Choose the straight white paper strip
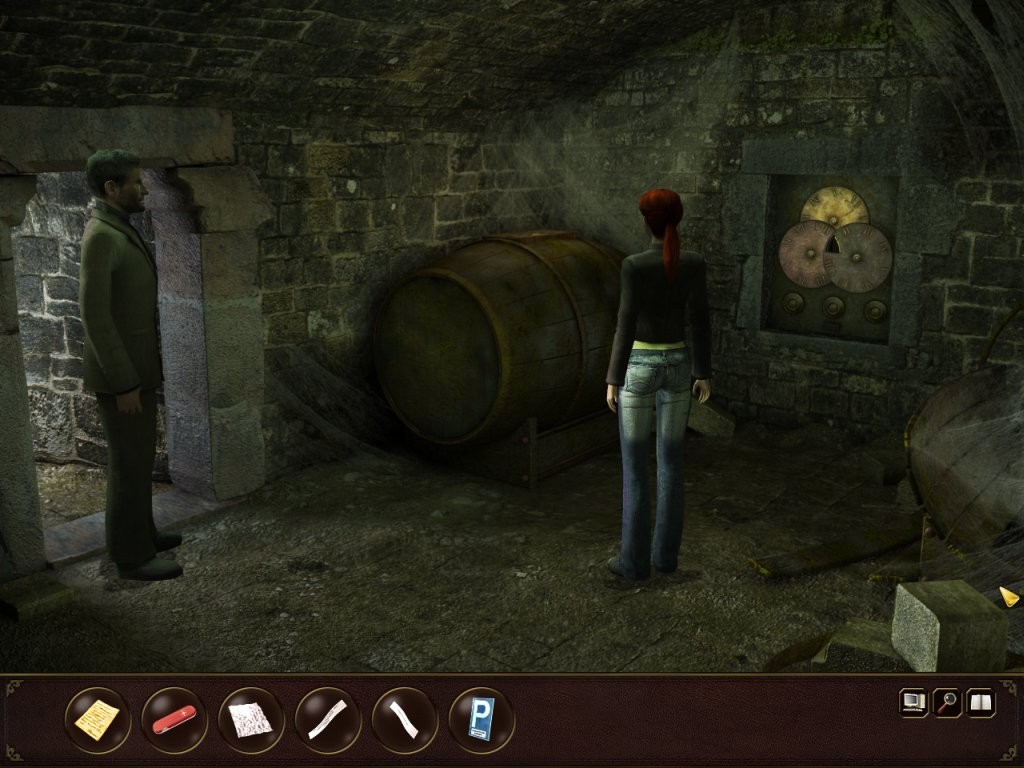This screenshot has height=768, width=1024. pyautogui.click(x=327, y=719)
